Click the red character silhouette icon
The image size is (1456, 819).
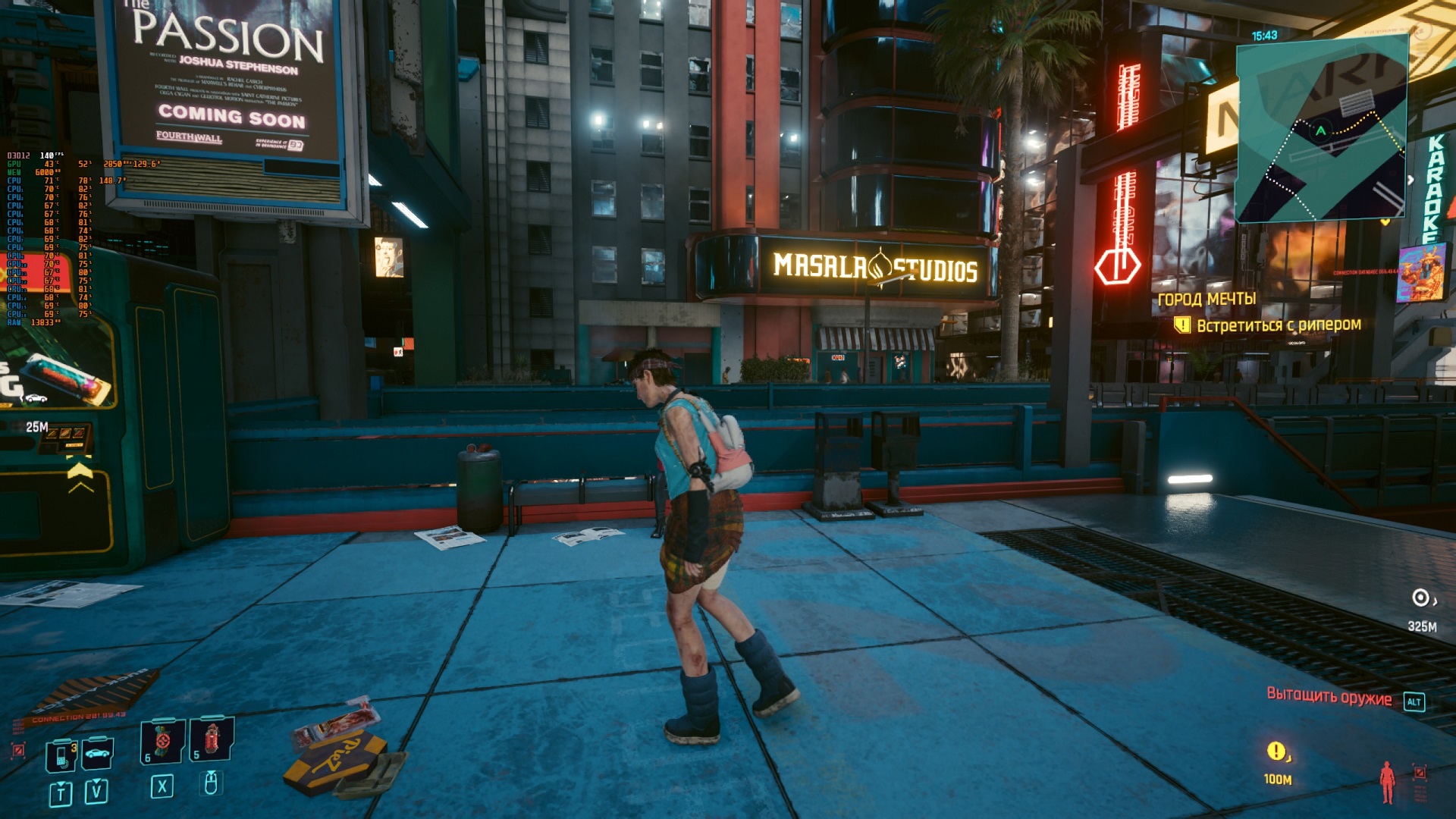pyautogui.click(x=1387, y=781)
